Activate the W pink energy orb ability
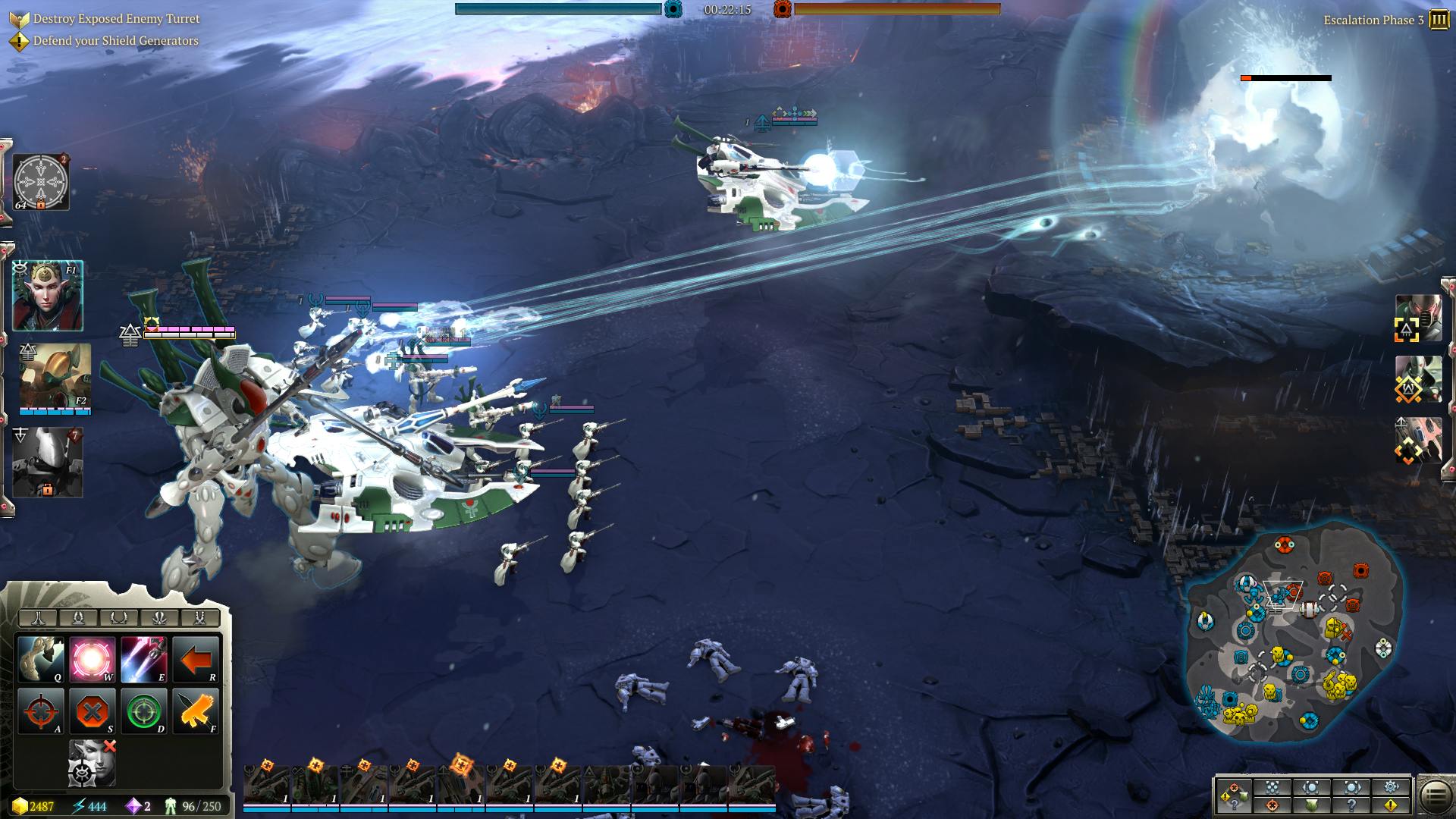Viewport: 1456px width, 819px height. 93,658
